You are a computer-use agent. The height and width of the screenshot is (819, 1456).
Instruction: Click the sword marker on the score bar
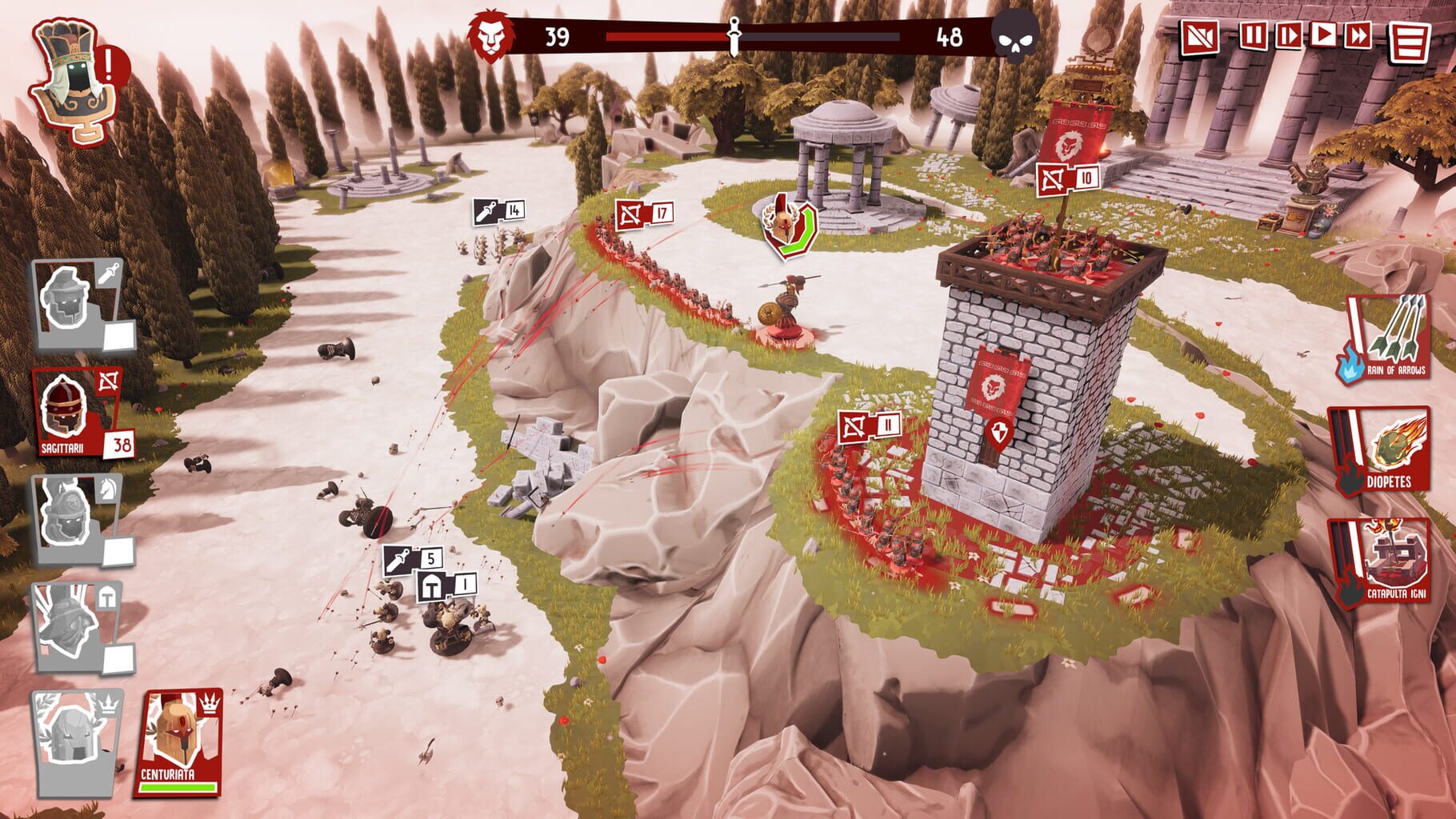point(734,34)
